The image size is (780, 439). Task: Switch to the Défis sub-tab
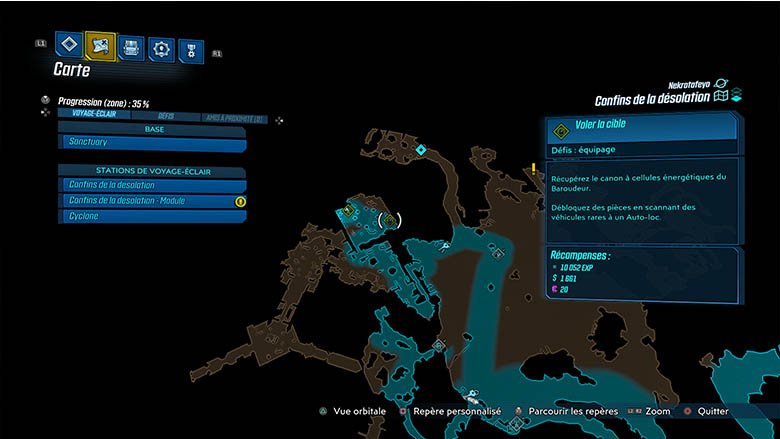click(165, 116)
